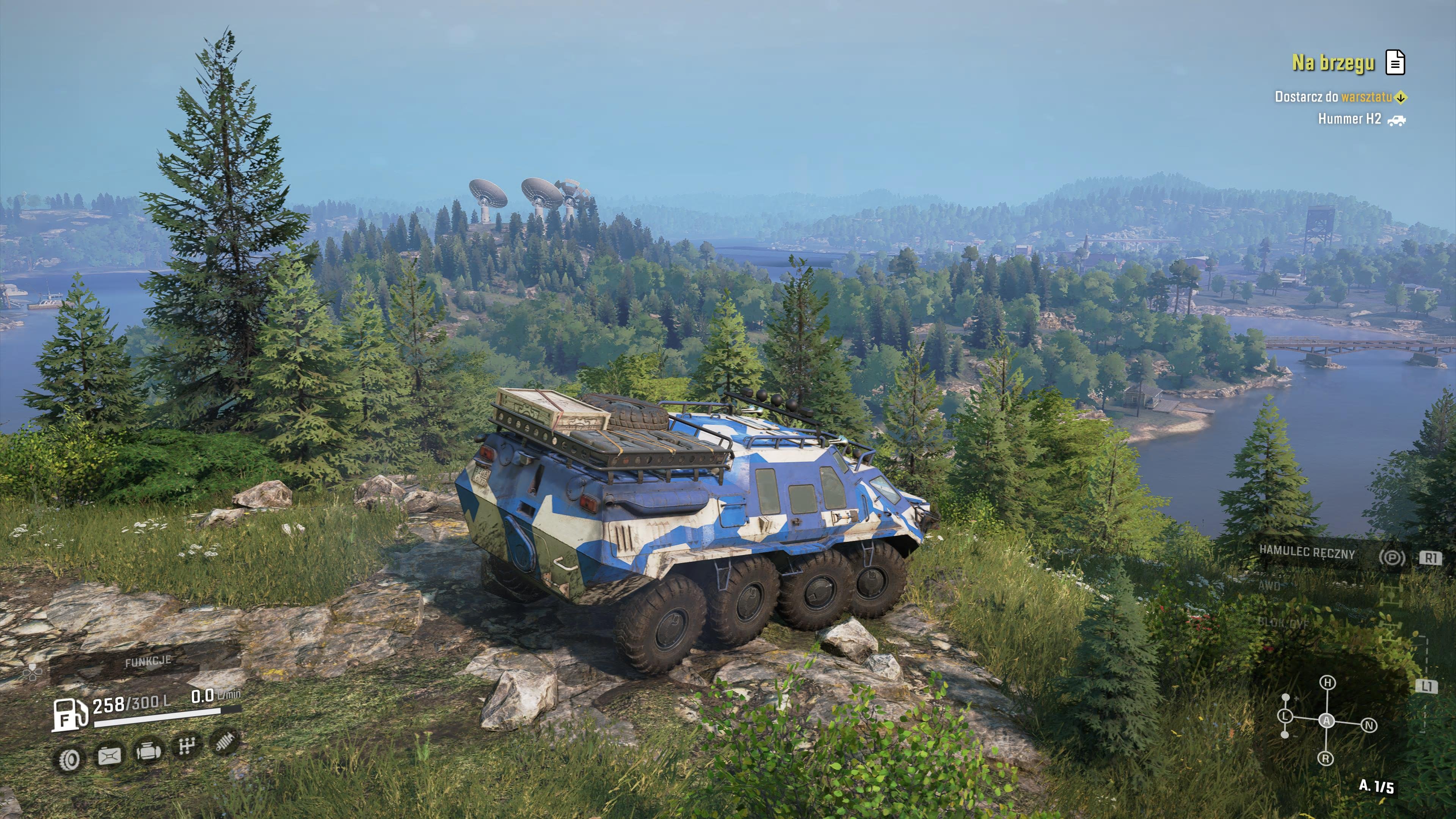Select the Automatic gear position
This screenshot has width=1456, height=819.
pos(1327,721)
